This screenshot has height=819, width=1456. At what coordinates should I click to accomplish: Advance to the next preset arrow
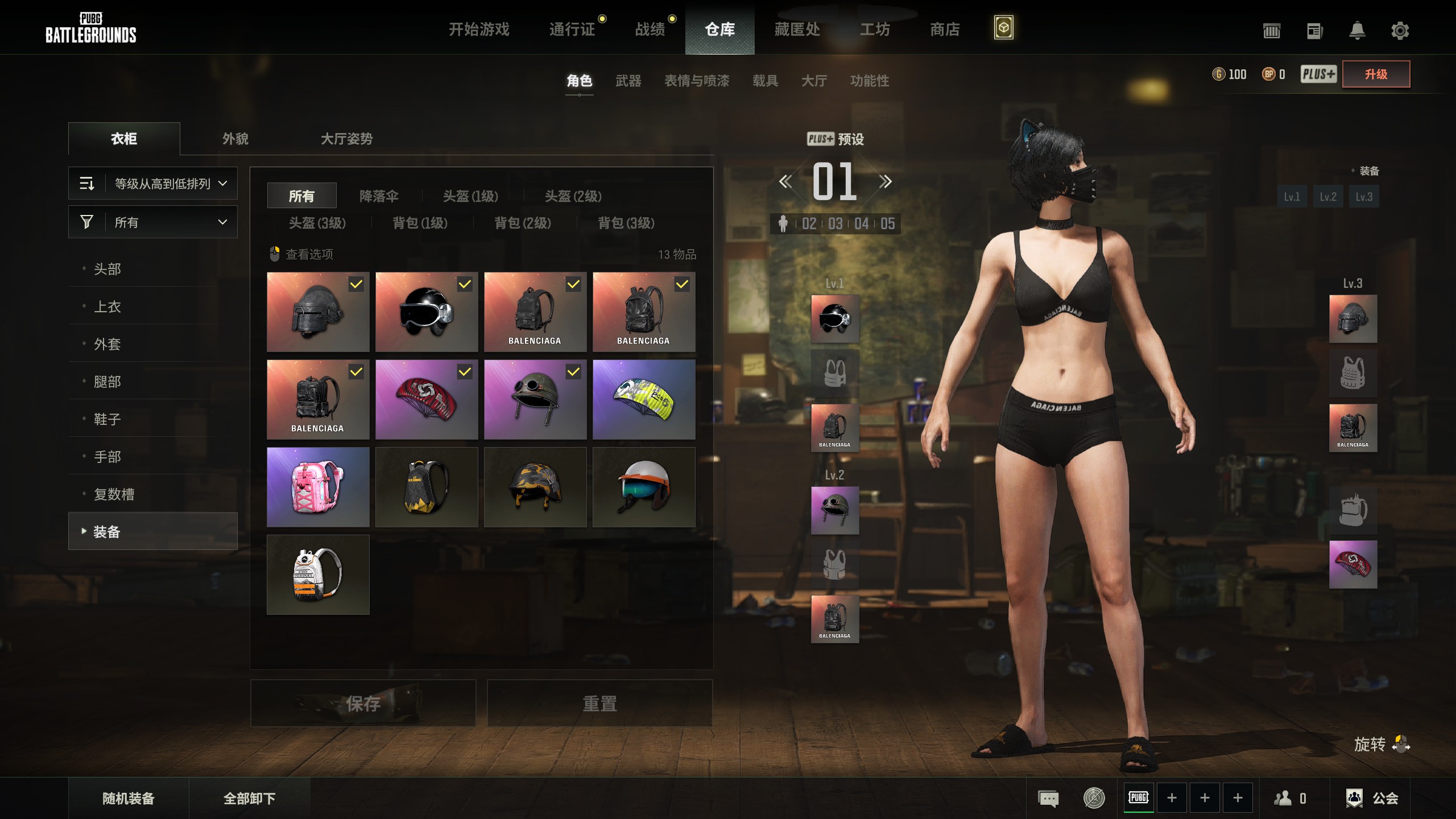tap(885, 182)
